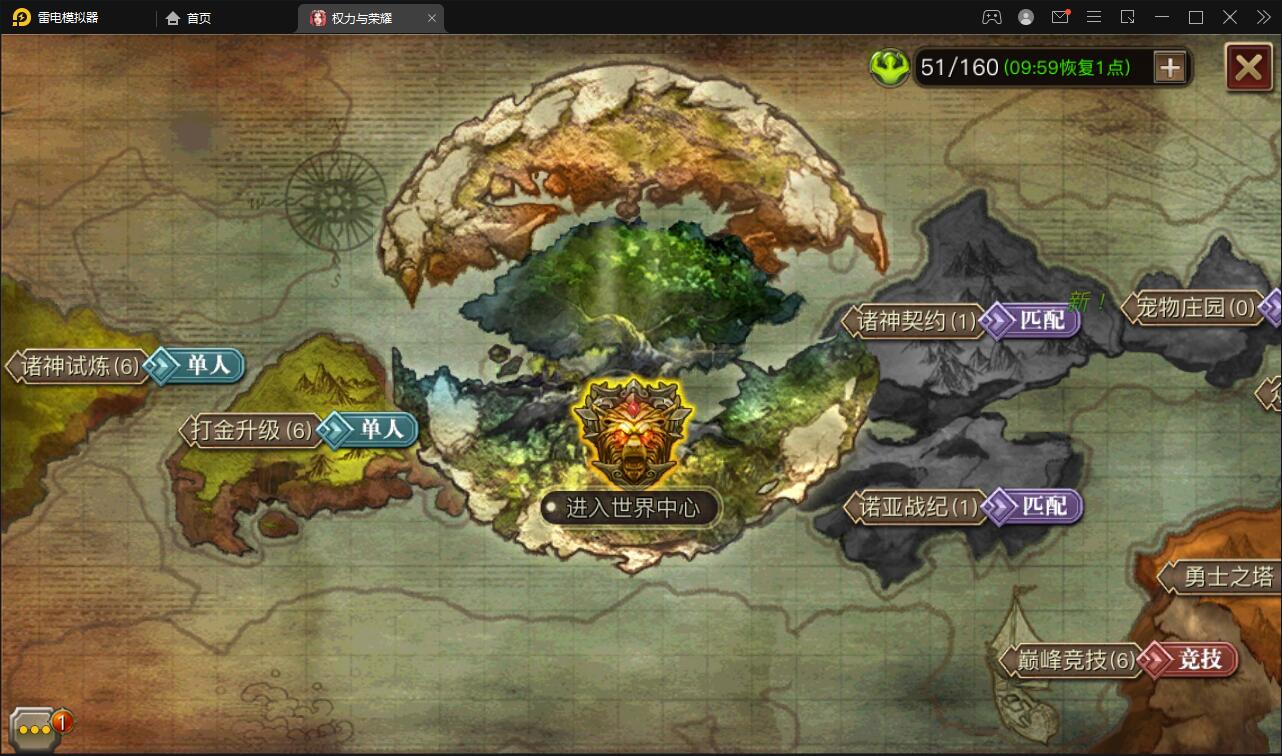Click 单人 next to 打金升级
This screenshot has width=1282, height=756.
click(x=376, y=430)
